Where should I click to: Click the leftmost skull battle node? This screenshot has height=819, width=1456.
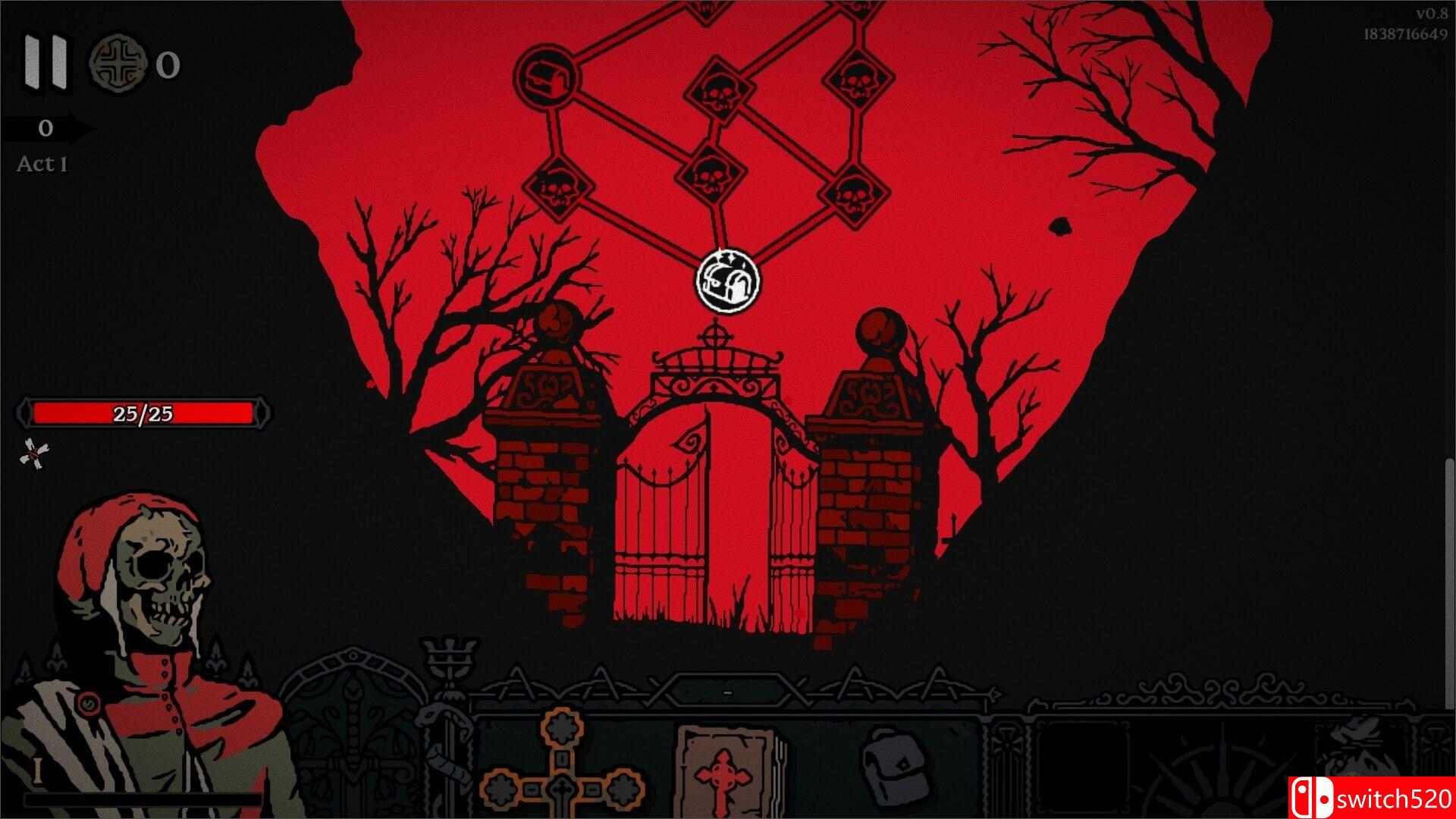(x=559, y=187)
